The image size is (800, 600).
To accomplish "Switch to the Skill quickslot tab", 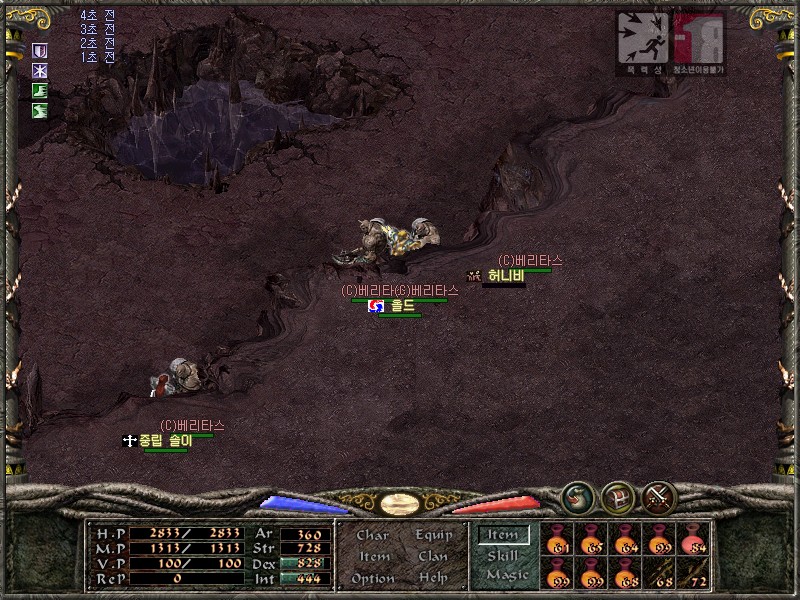I will 503,556.
